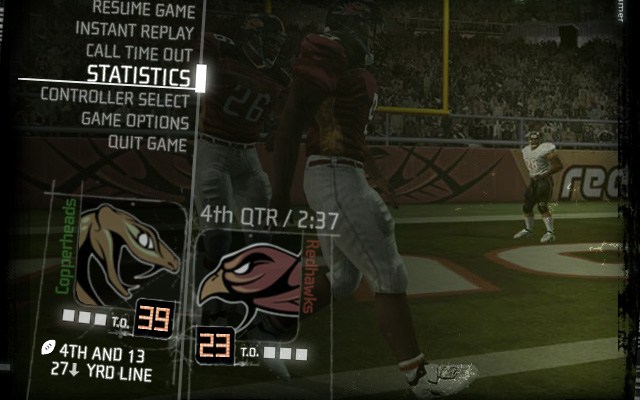Viewport: 640px width, 400px height.
Task: Open Game Options
Action: [135, 122]
